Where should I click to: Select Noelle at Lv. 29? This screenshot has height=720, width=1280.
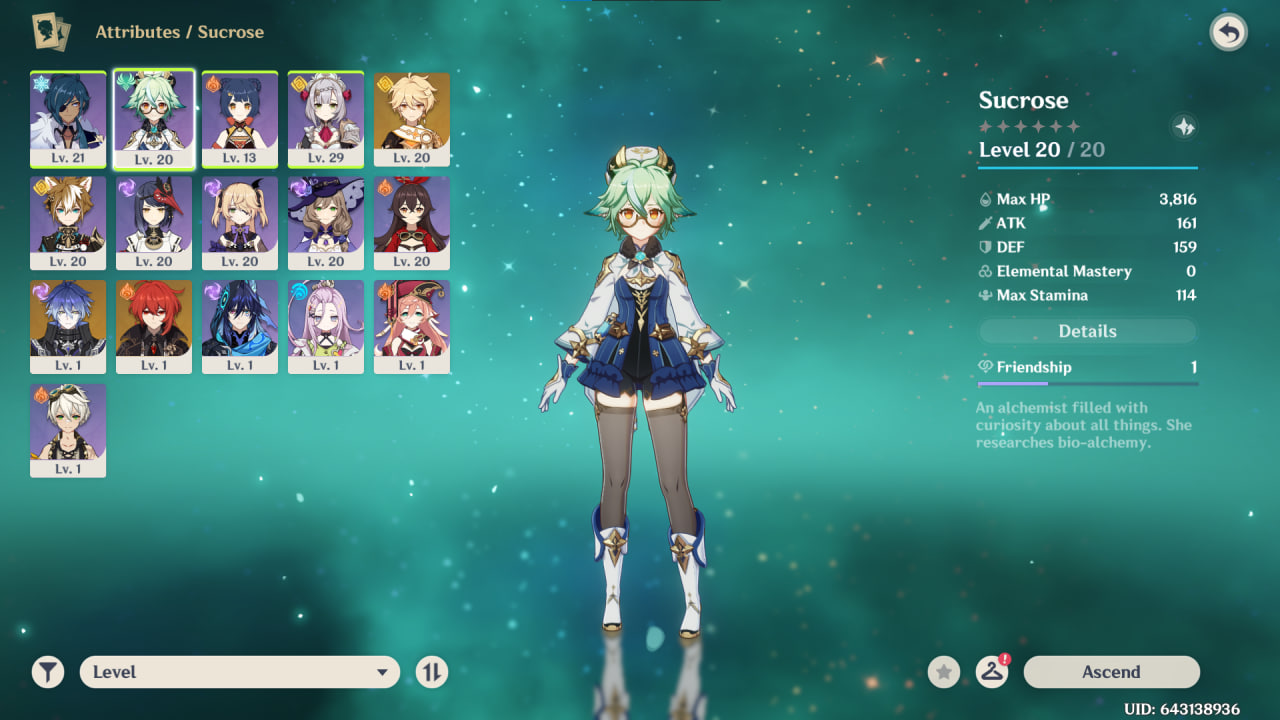(326, 118)
